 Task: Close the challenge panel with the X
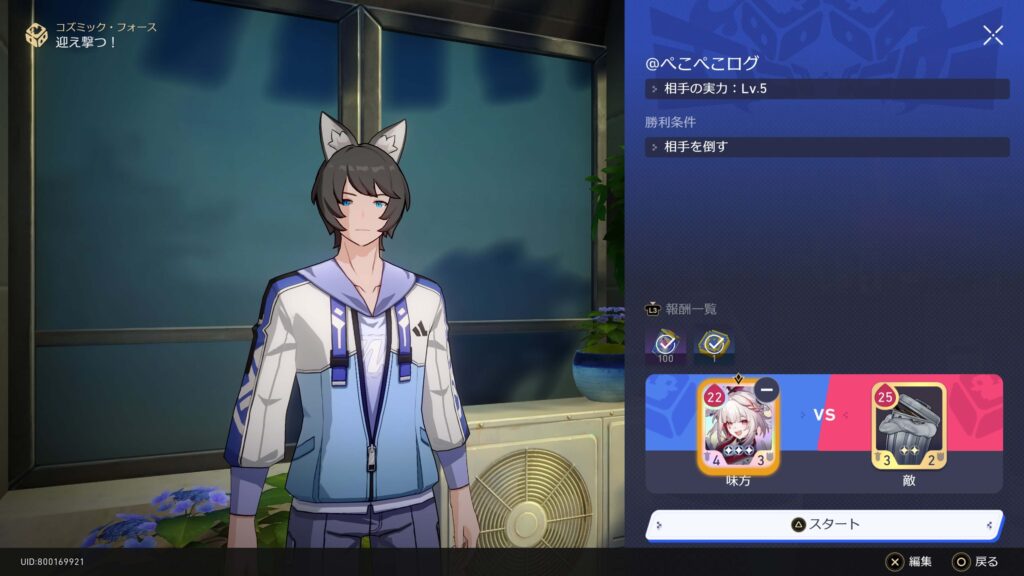992,36
